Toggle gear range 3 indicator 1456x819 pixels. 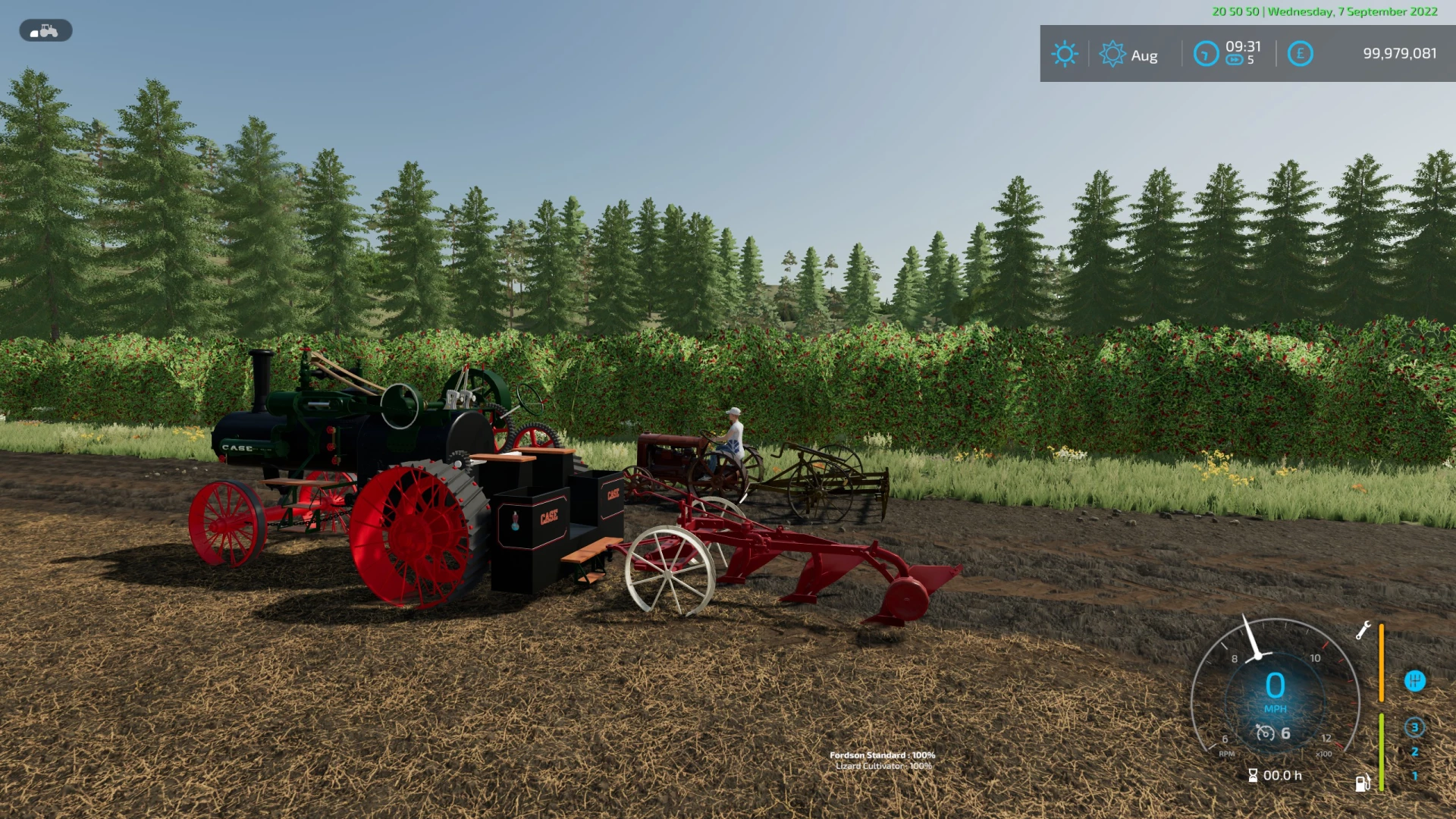click(x=1415, y=729)
